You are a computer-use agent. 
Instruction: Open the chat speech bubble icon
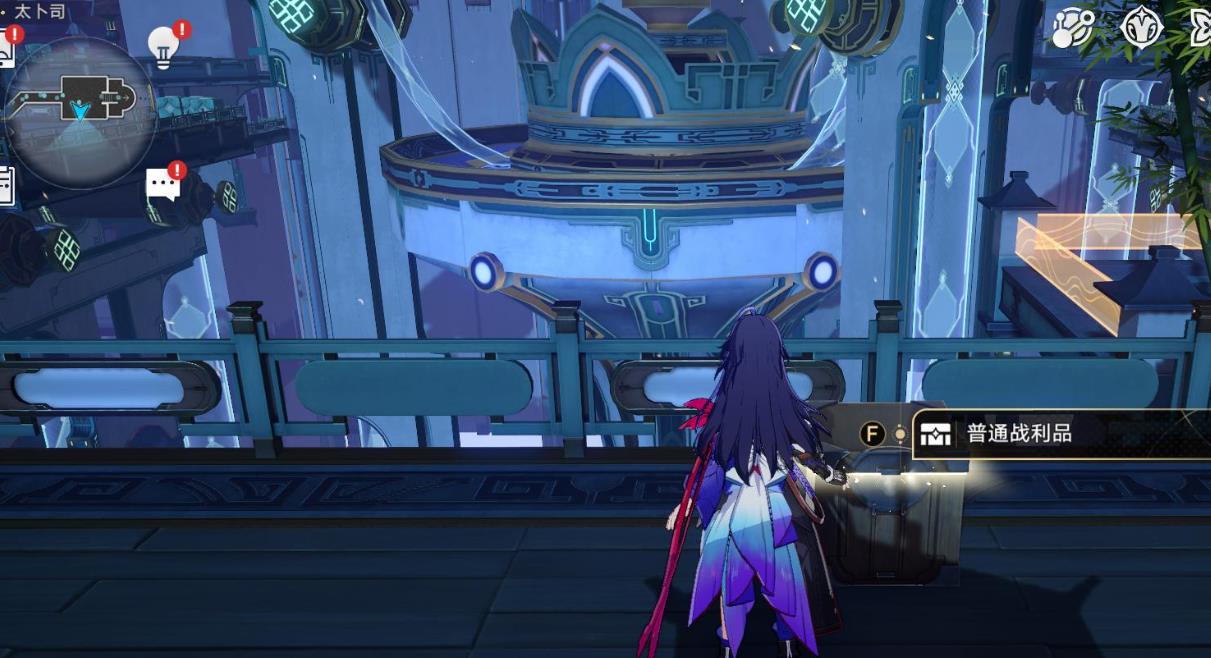pos(162,185)
